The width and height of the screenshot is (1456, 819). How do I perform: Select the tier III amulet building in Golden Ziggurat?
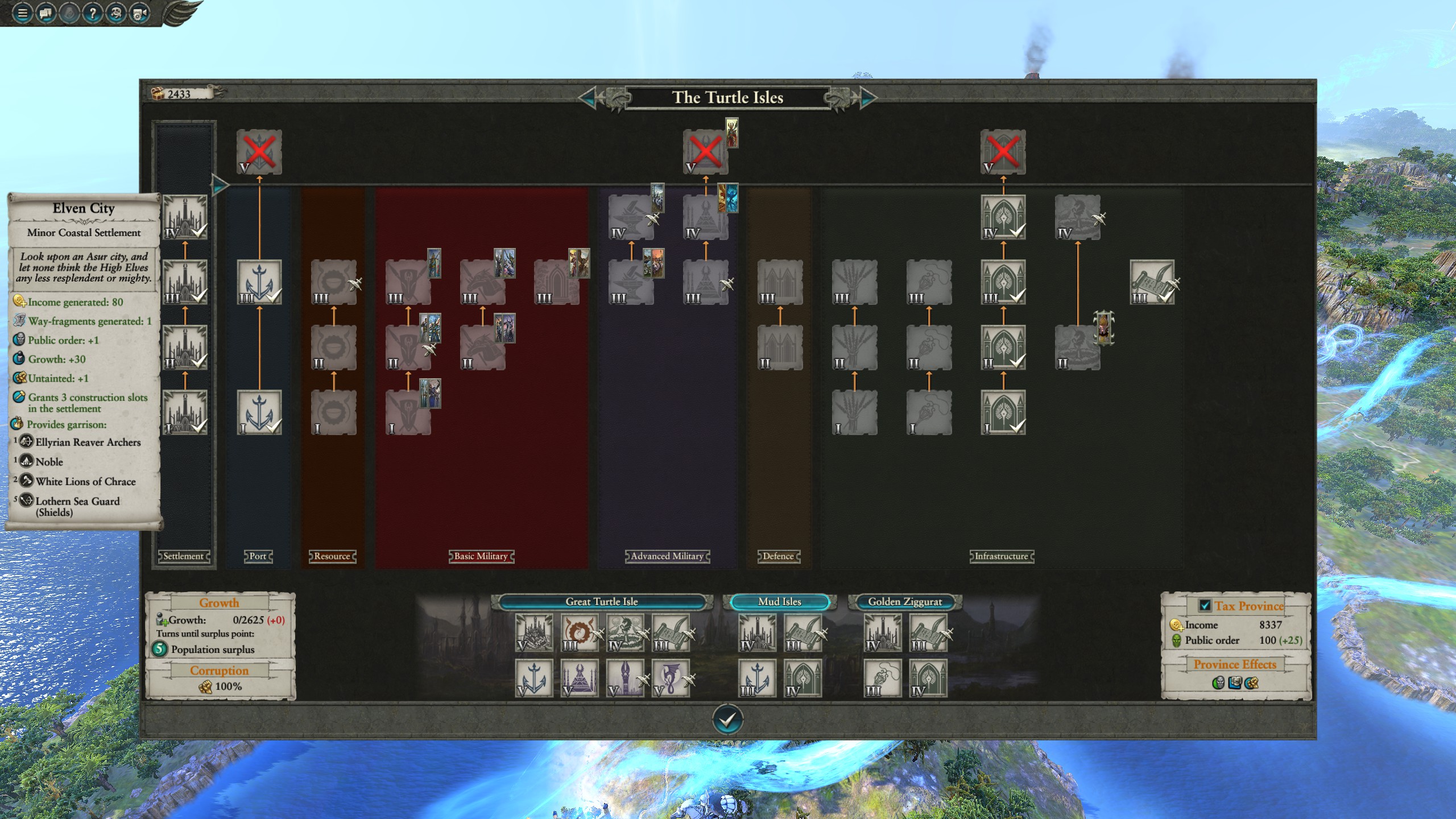(883, 679)
